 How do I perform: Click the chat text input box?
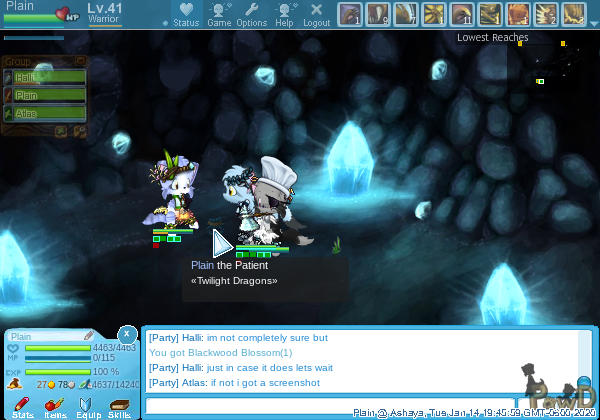[x=330, y=406]
